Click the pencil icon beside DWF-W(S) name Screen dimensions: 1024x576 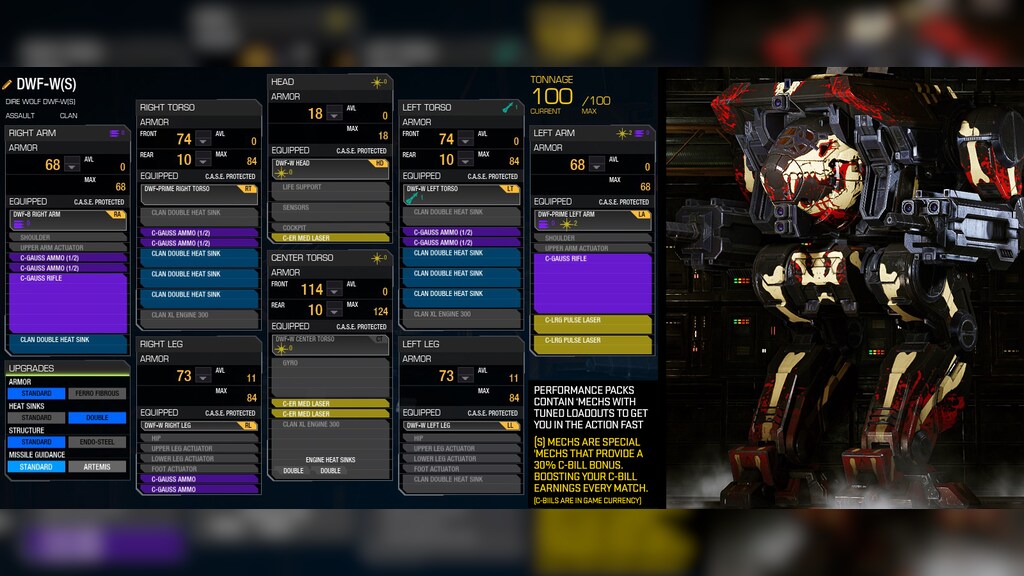coord(7,84)
